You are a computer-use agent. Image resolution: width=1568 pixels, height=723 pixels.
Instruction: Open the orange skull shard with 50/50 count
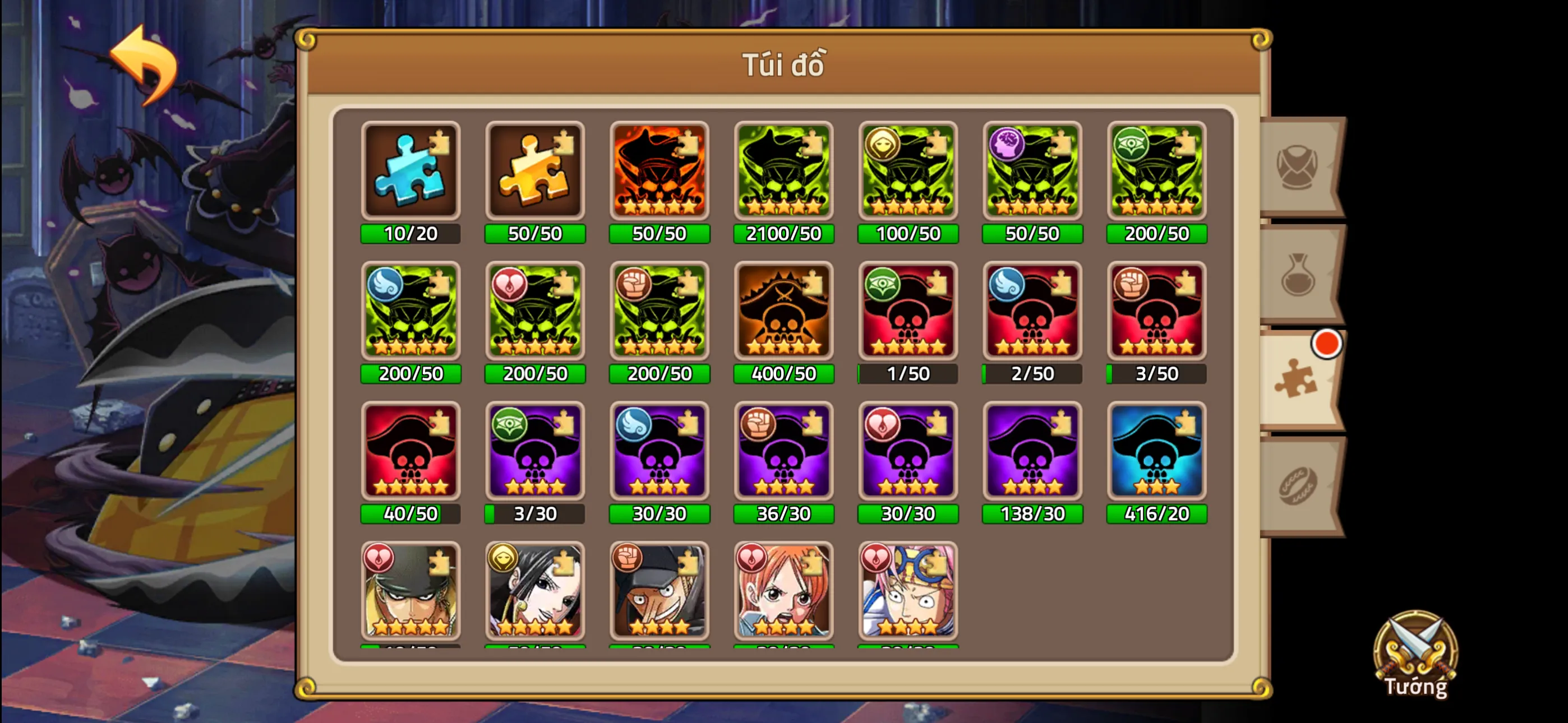tap(659, 172)
